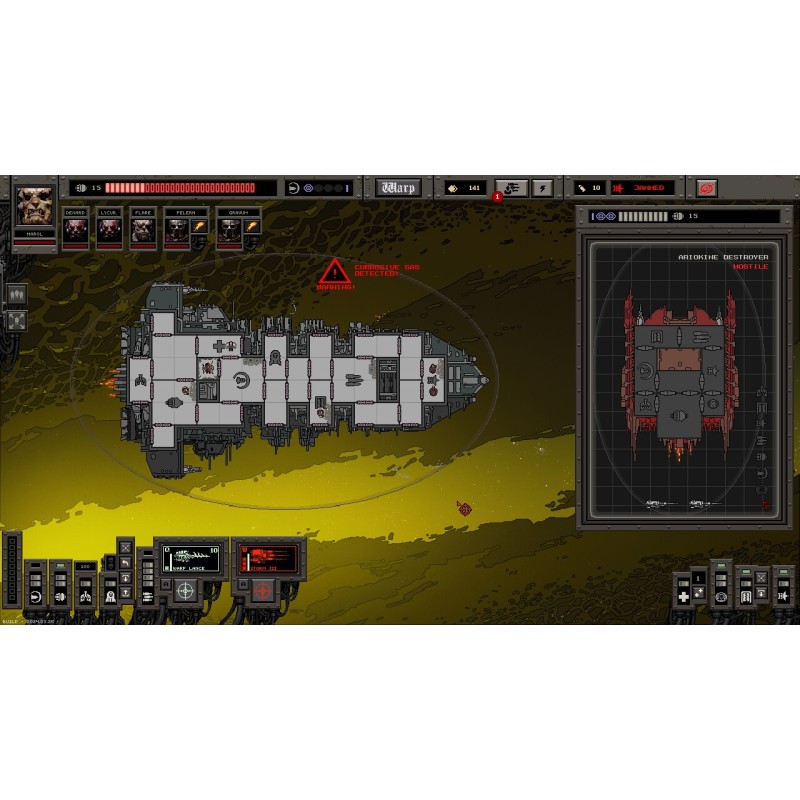The width and height of the screenshot is (800, 800).
Task: Engage the Warp button
Action: pos(397,187)
